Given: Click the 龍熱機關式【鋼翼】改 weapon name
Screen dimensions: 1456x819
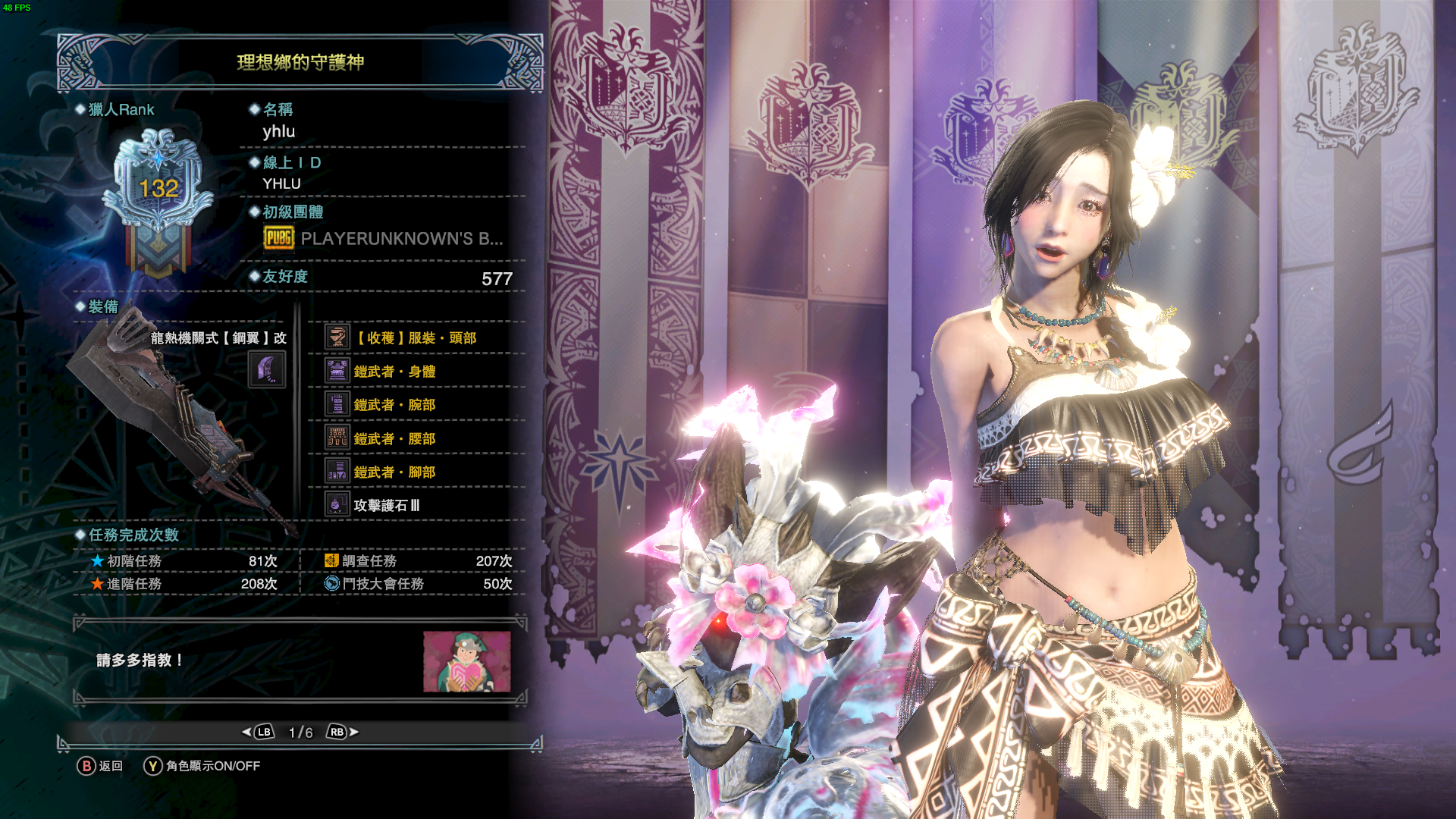Looking at the screenshot, I should pos(218,338).
